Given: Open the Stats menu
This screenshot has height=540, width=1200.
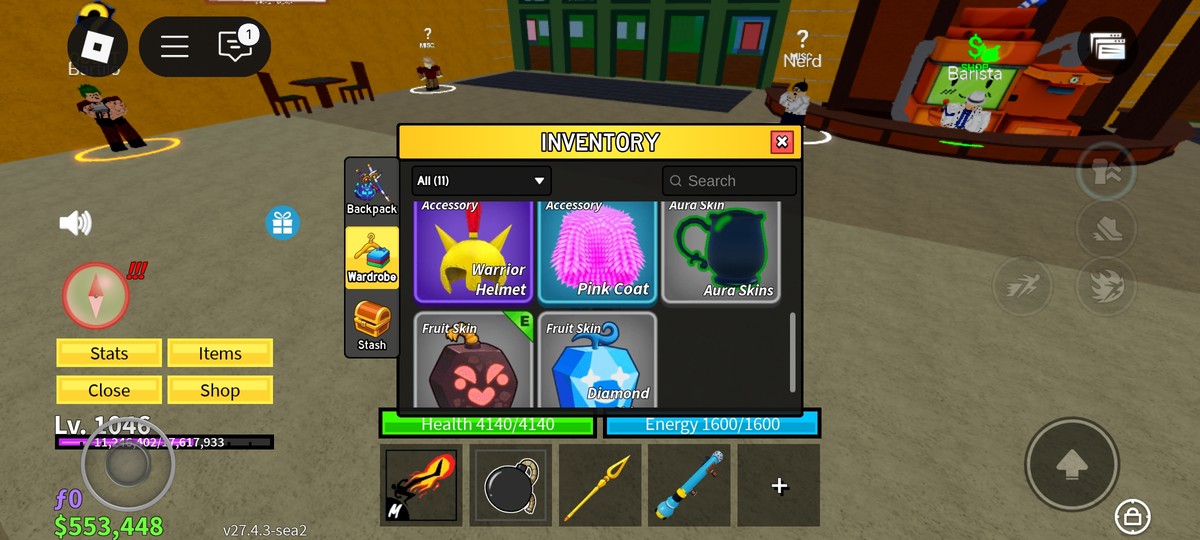Looking at the screenshot, I should pyautogui.click(x=109, y=353).
